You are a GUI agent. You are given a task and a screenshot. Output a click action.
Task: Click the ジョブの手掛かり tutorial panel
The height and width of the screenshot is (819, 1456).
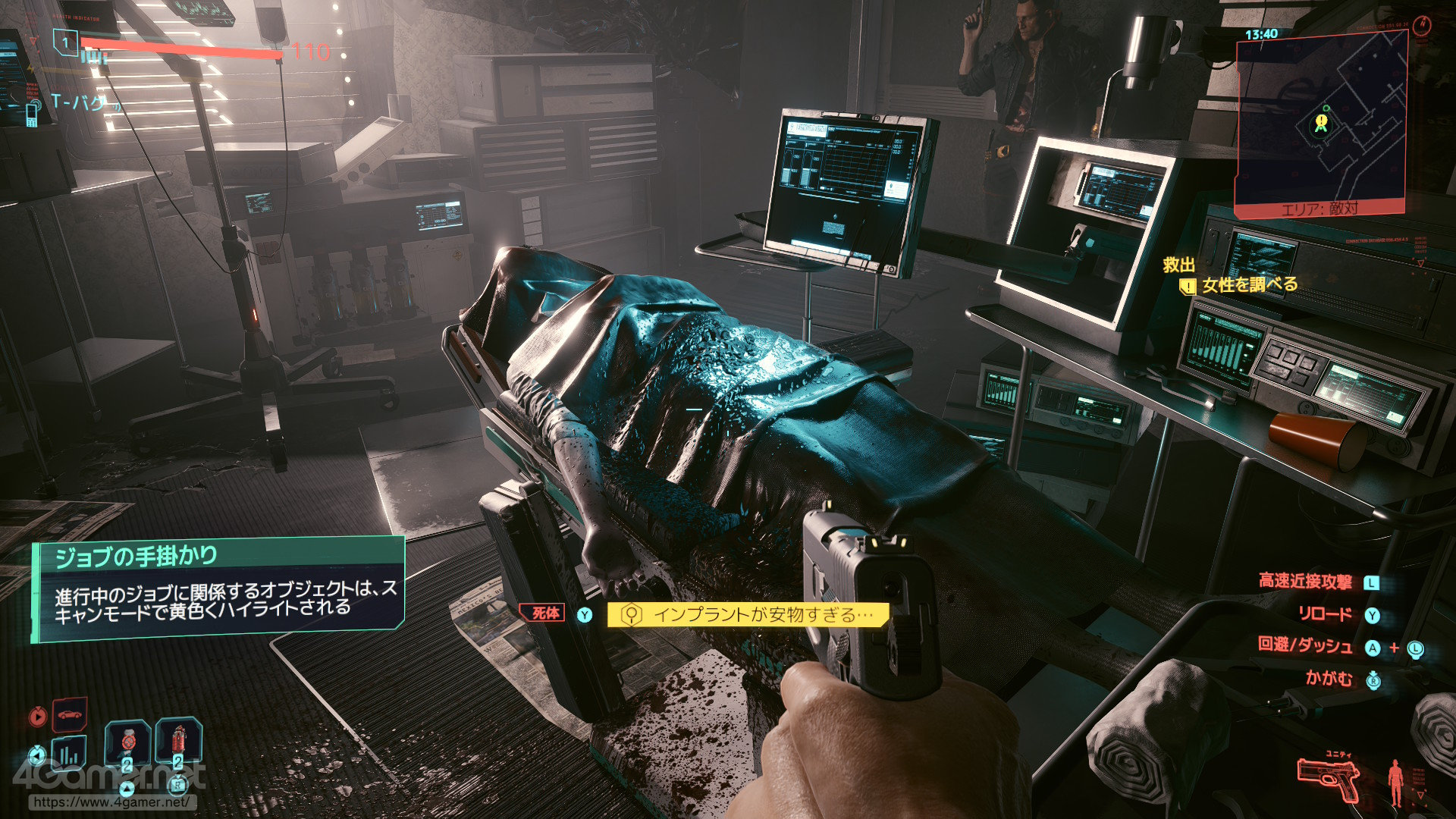220,589
